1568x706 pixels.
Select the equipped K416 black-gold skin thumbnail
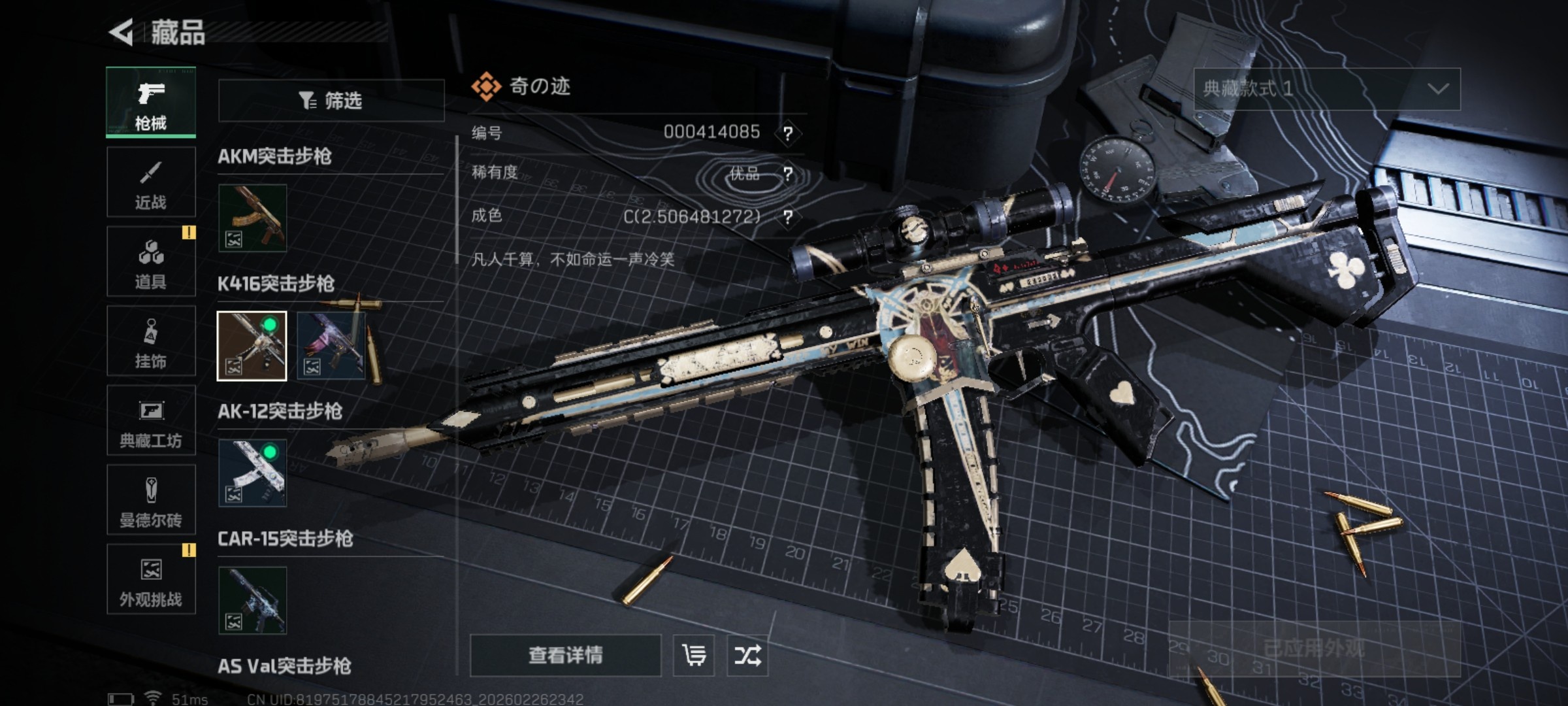click(x=252, y=346)
